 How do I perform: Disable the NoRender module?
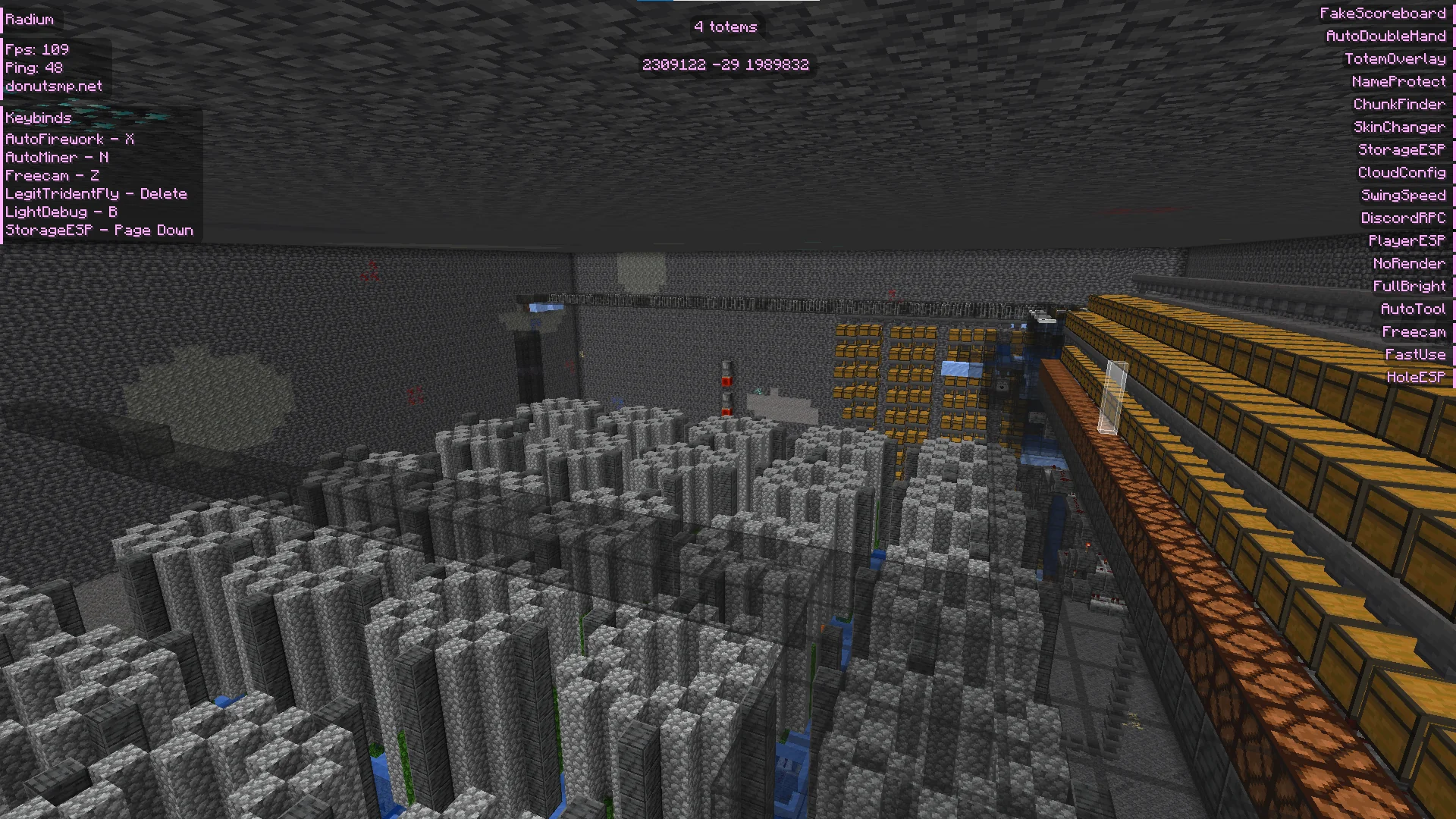pos(1410,263)
